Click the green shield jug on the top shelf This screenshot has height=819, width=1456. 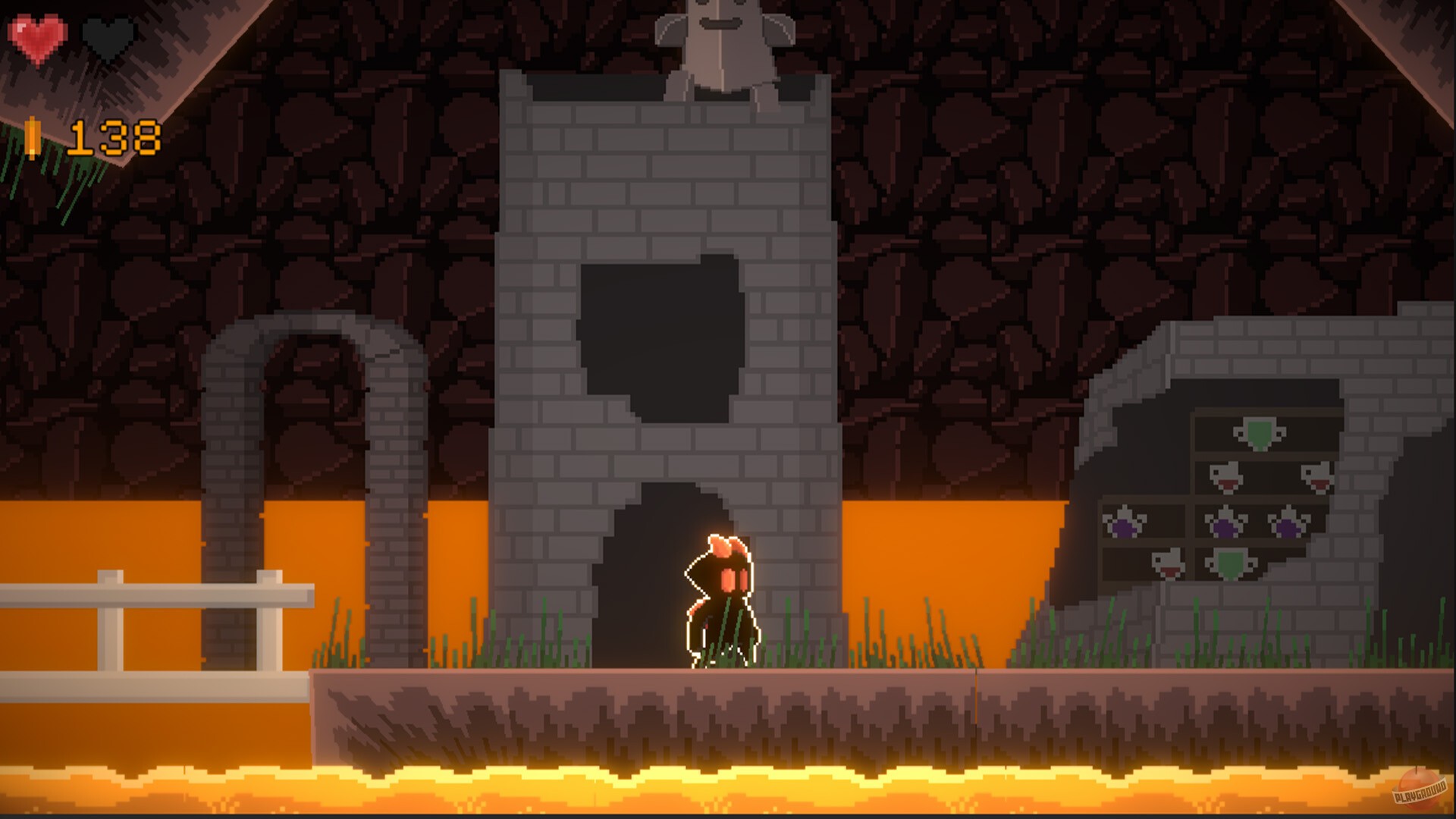pyautogui.click(x=1257, y=435)
